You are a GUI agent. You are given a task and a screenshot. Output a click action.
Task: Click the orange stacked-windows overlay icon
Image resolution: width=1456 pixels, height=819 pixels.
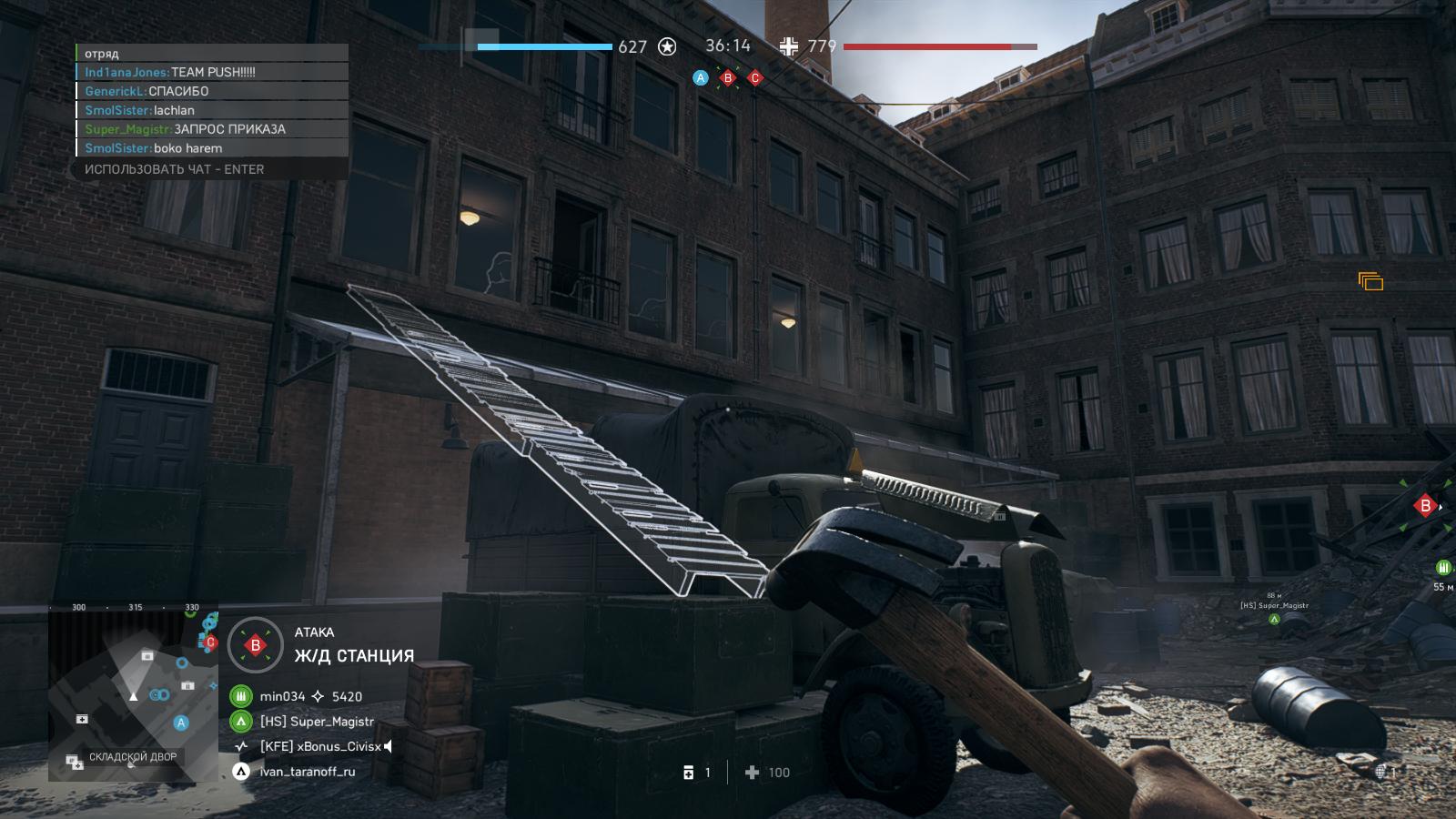(1370, 281)
